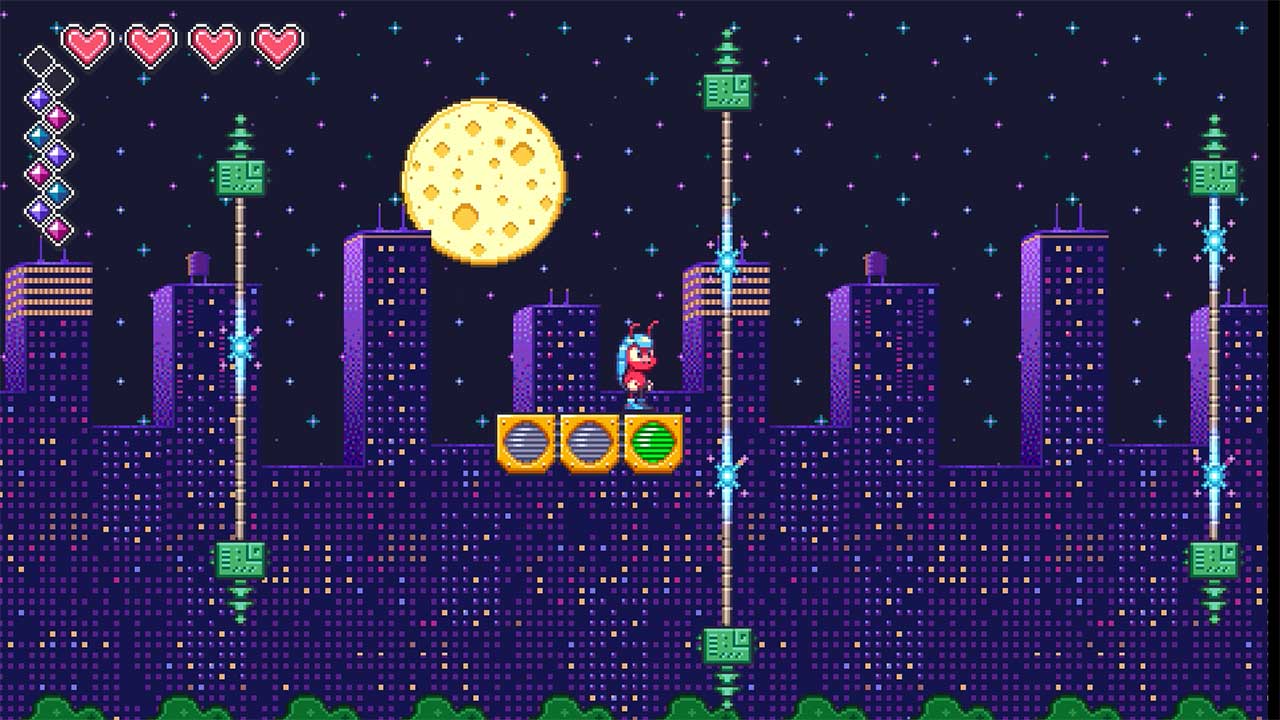Click the green circuit panel near the bottom right
1280x720 pixels.
1213,558
